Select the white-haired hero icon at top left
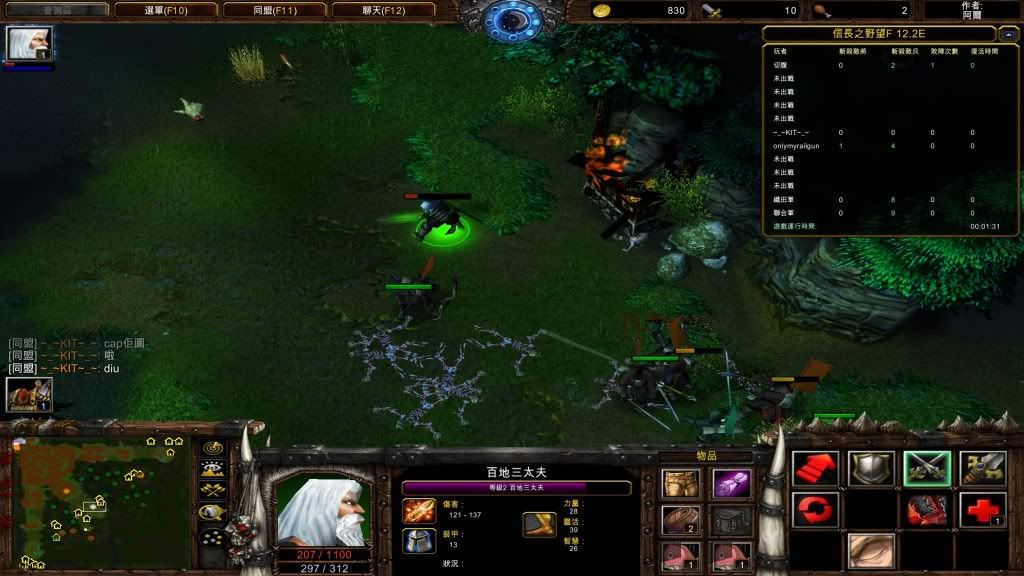This screenshot has width=1024, height=576. click(x=29, y=44)
